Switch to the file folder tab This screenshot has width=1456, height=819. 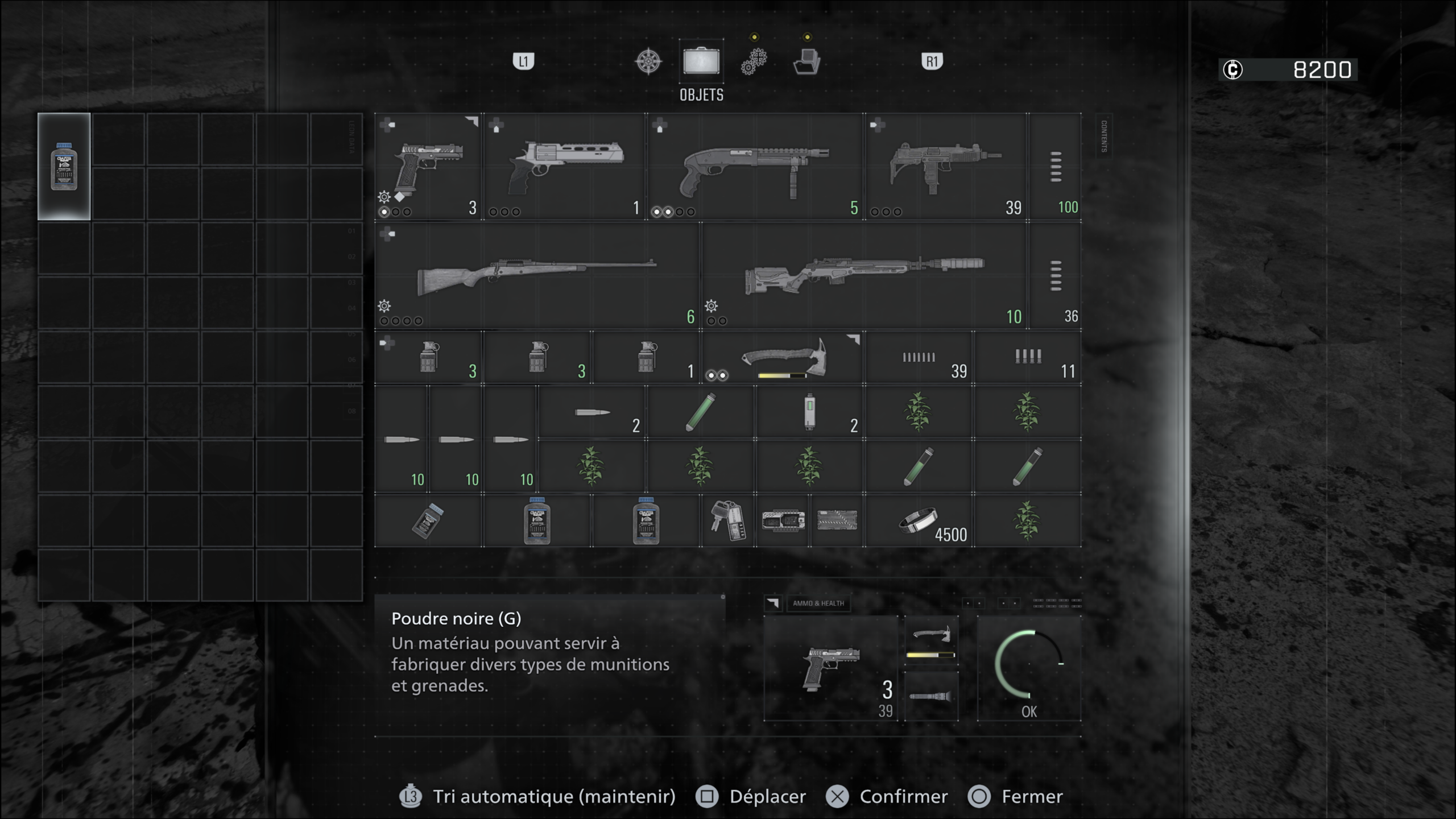pyautogui.click(x=806, y=61)
